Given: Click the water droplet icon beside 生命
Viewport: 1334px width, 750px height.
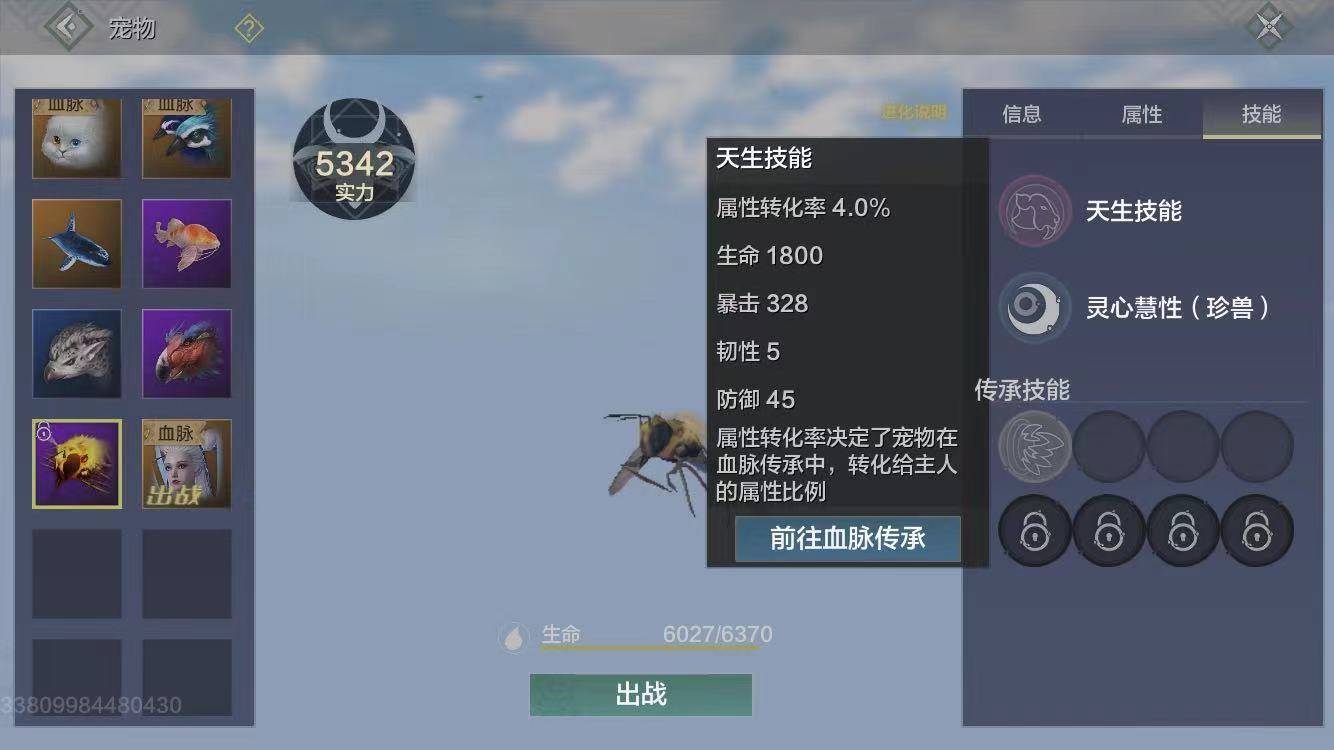Looking at the screenshot, I should pos(512,637).
